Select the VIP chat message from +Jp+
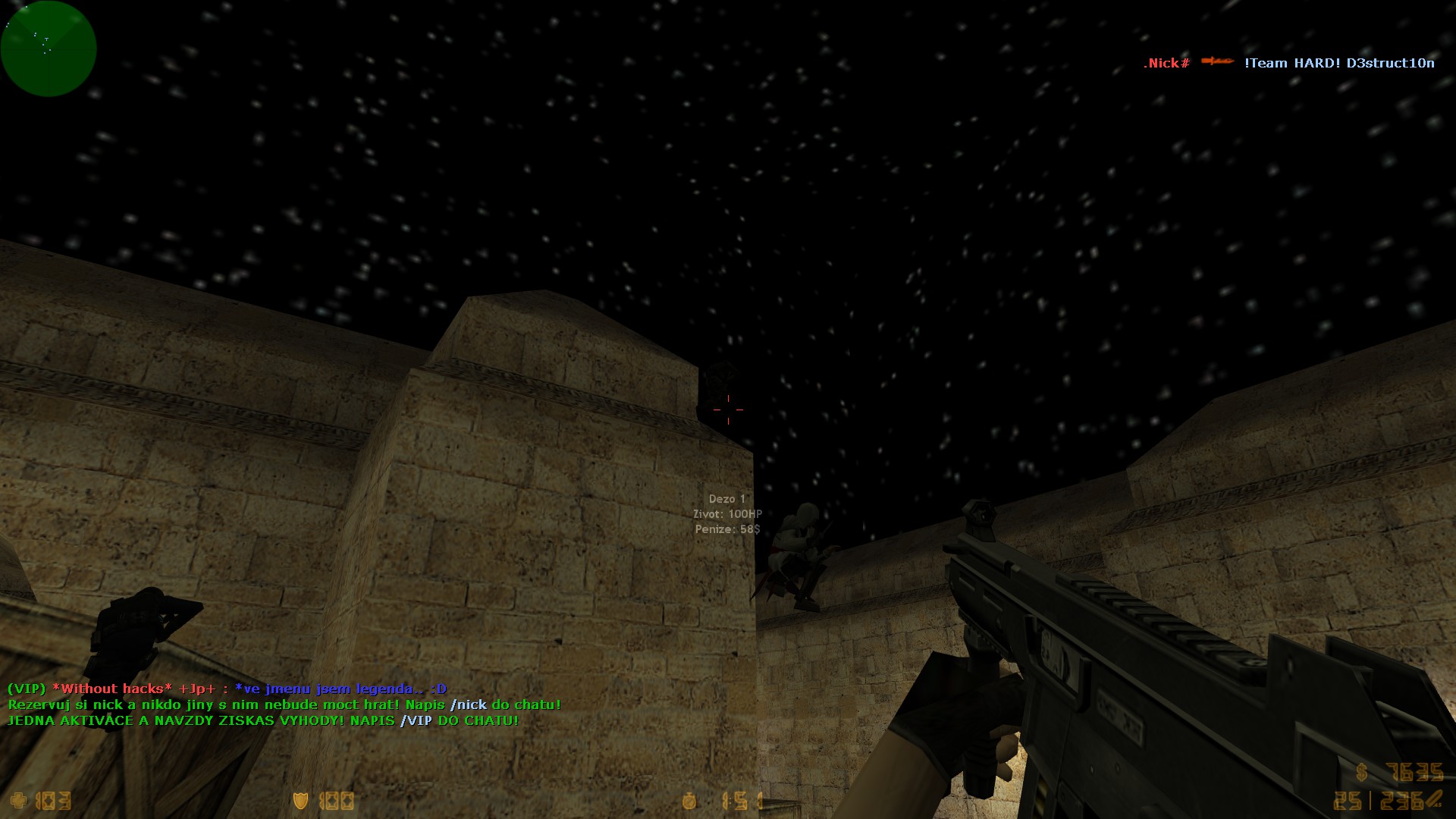The width and height of the screenshot is (1456, 819). [227, 689]
